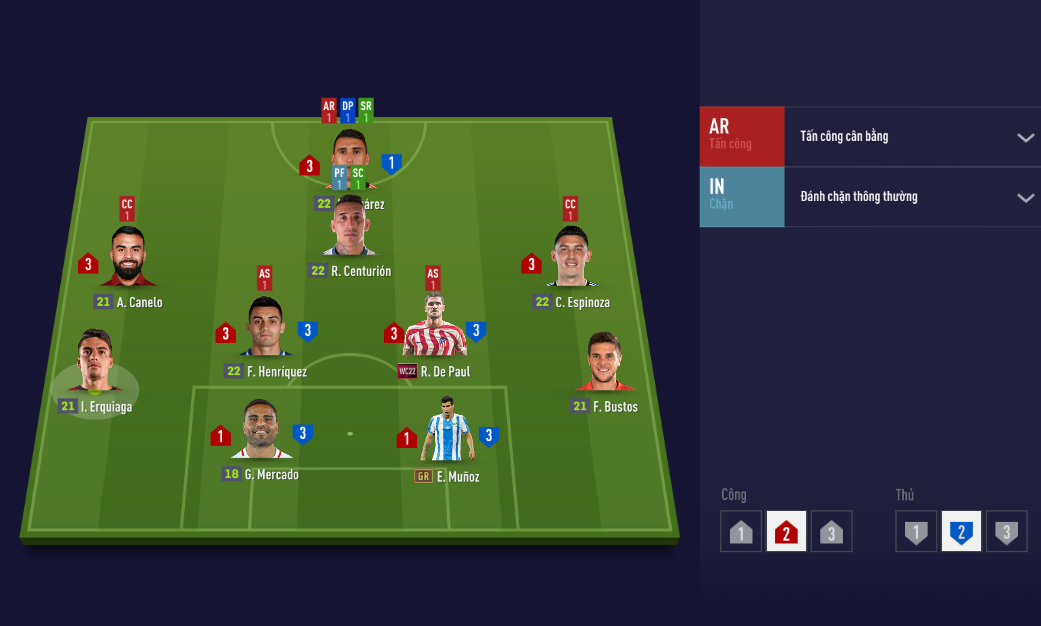This screenshot has width=1041, height=626.
Task: Choose defender E. Muñoz
Action: pos(447,430)
